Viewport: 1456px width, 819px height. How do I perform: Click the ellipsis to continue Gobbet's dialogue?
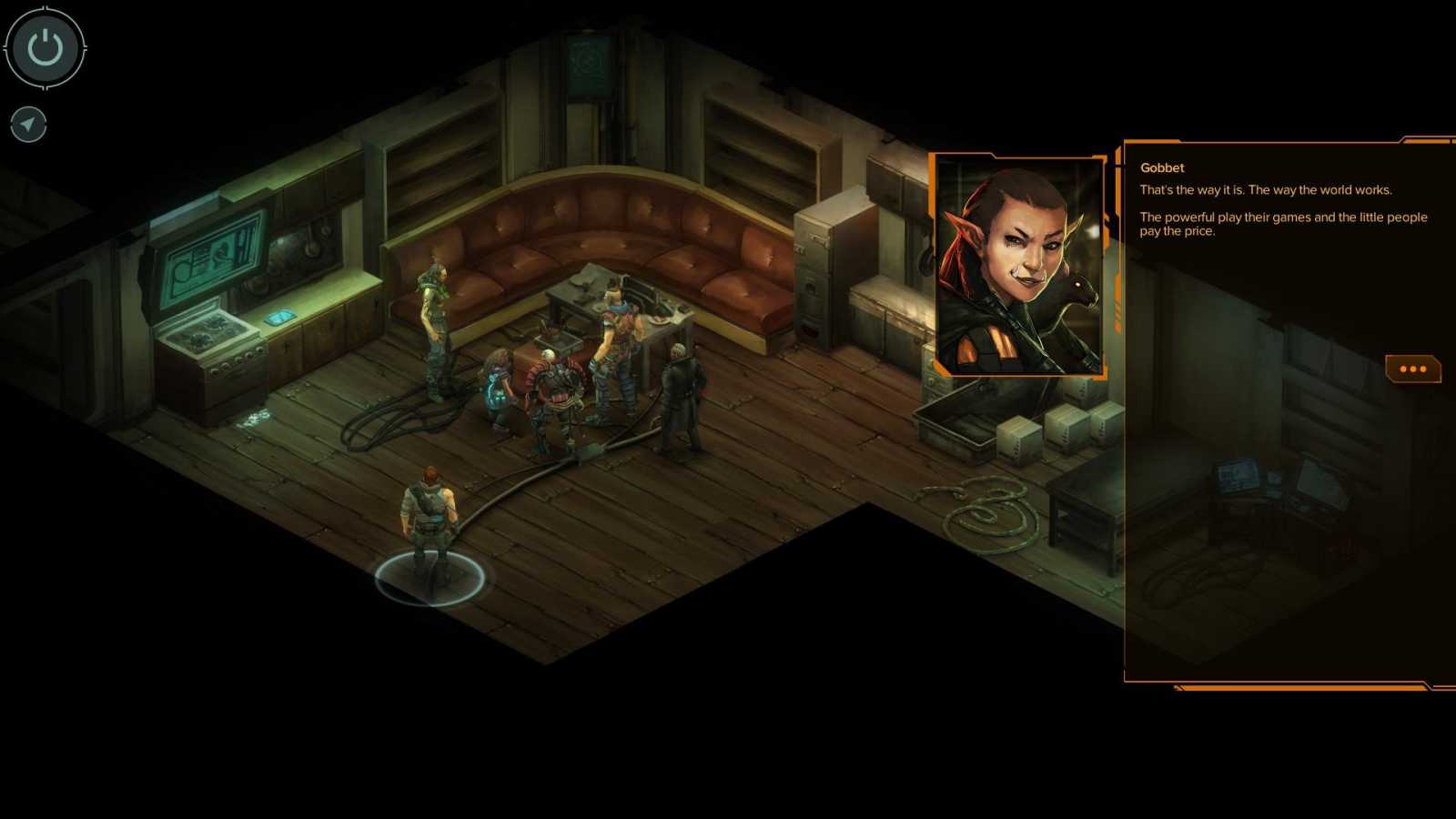pyautogui.click(x=1411, y=368)
